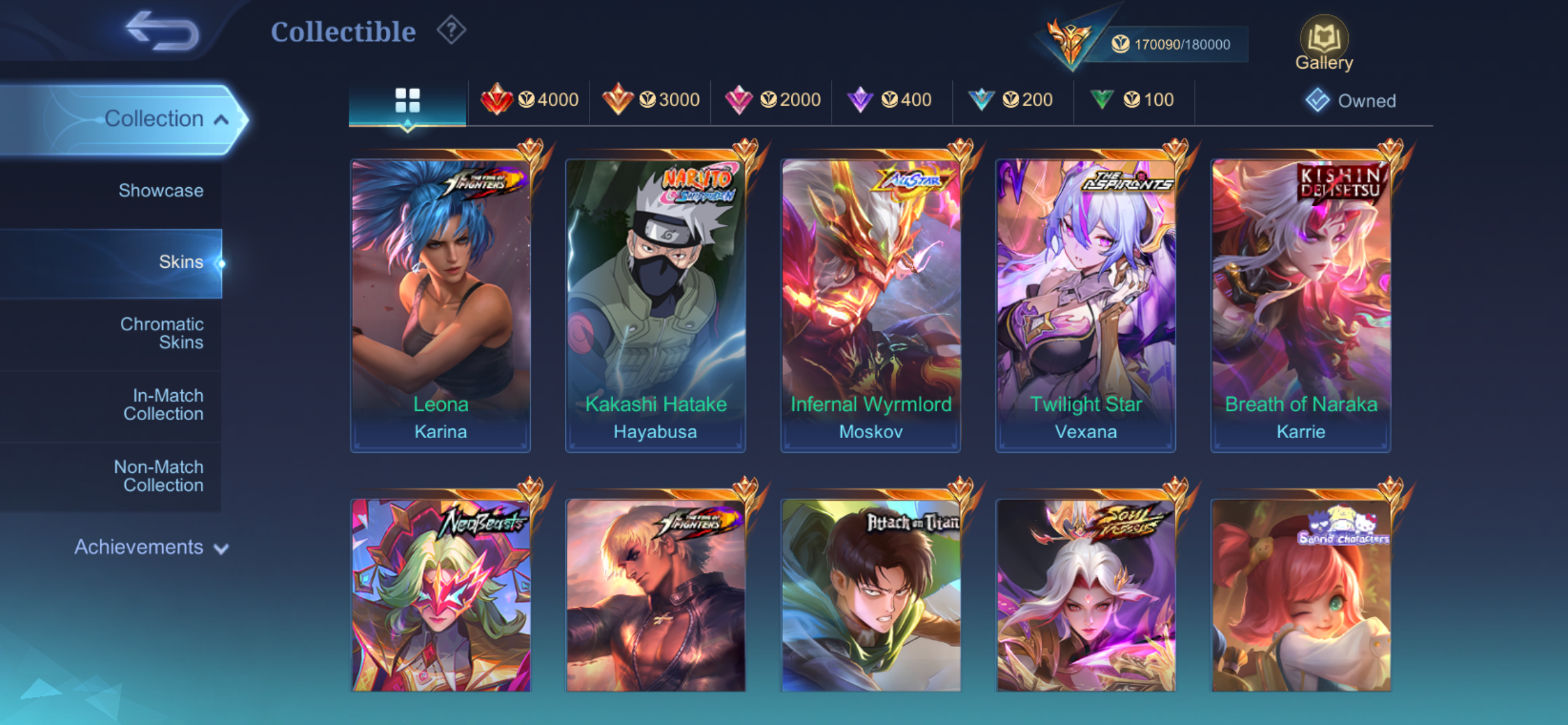Switch to the 400 points tier
The height and width of the screenshot is (725, 1568).
[892, 100]
